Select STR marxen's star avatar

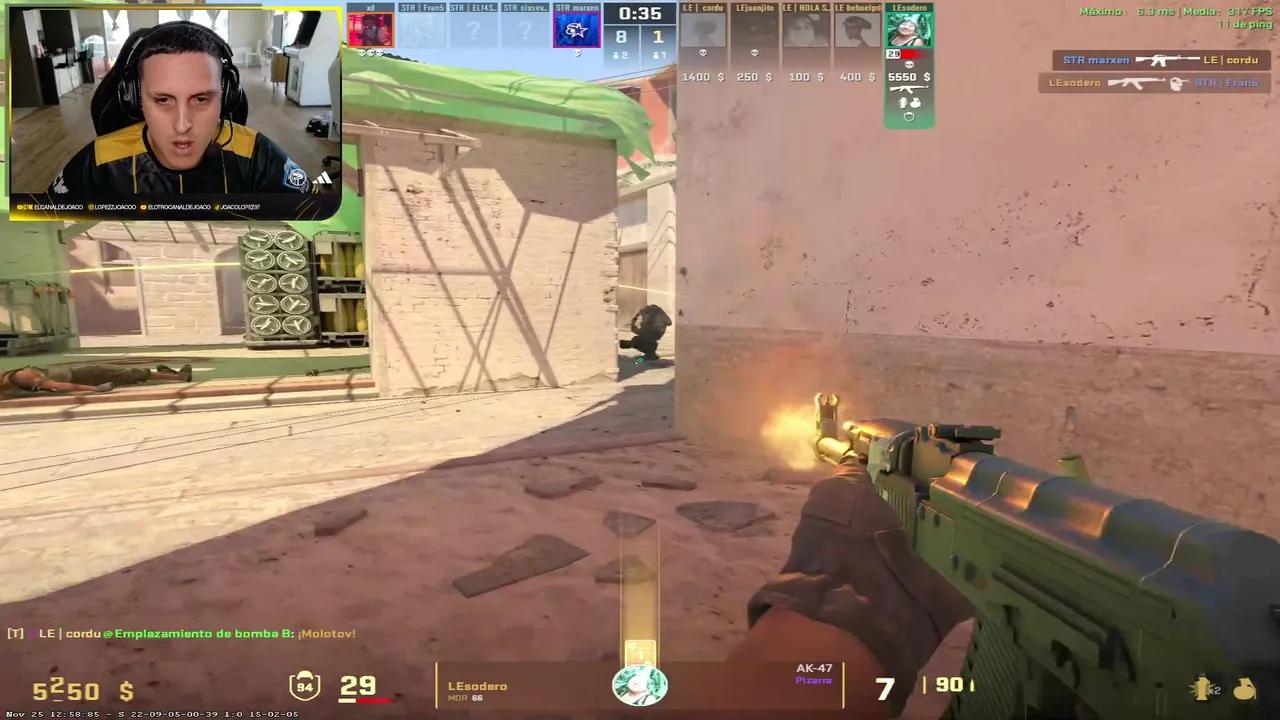(577, 29)
